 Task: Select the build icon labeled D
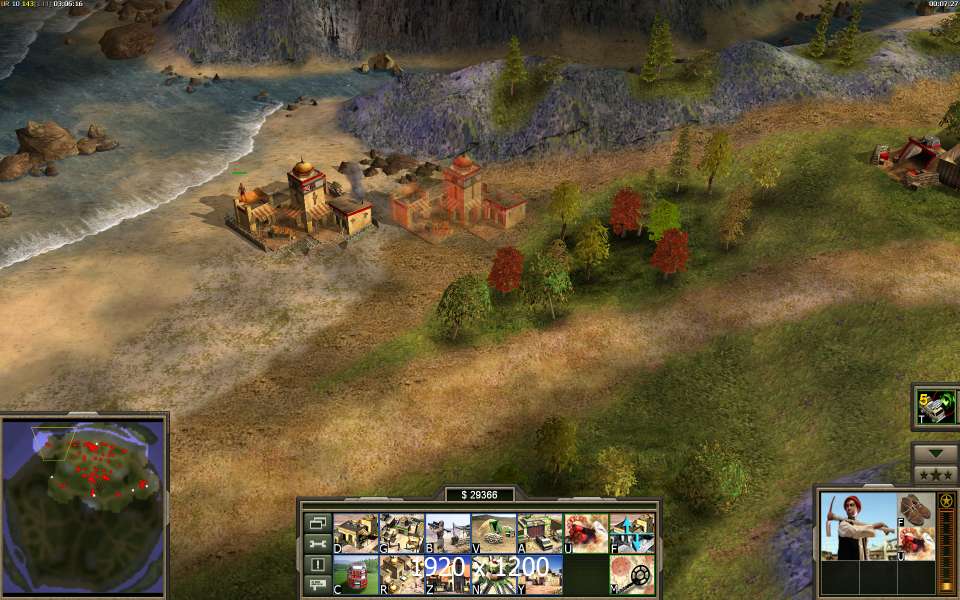coord(355,533)
